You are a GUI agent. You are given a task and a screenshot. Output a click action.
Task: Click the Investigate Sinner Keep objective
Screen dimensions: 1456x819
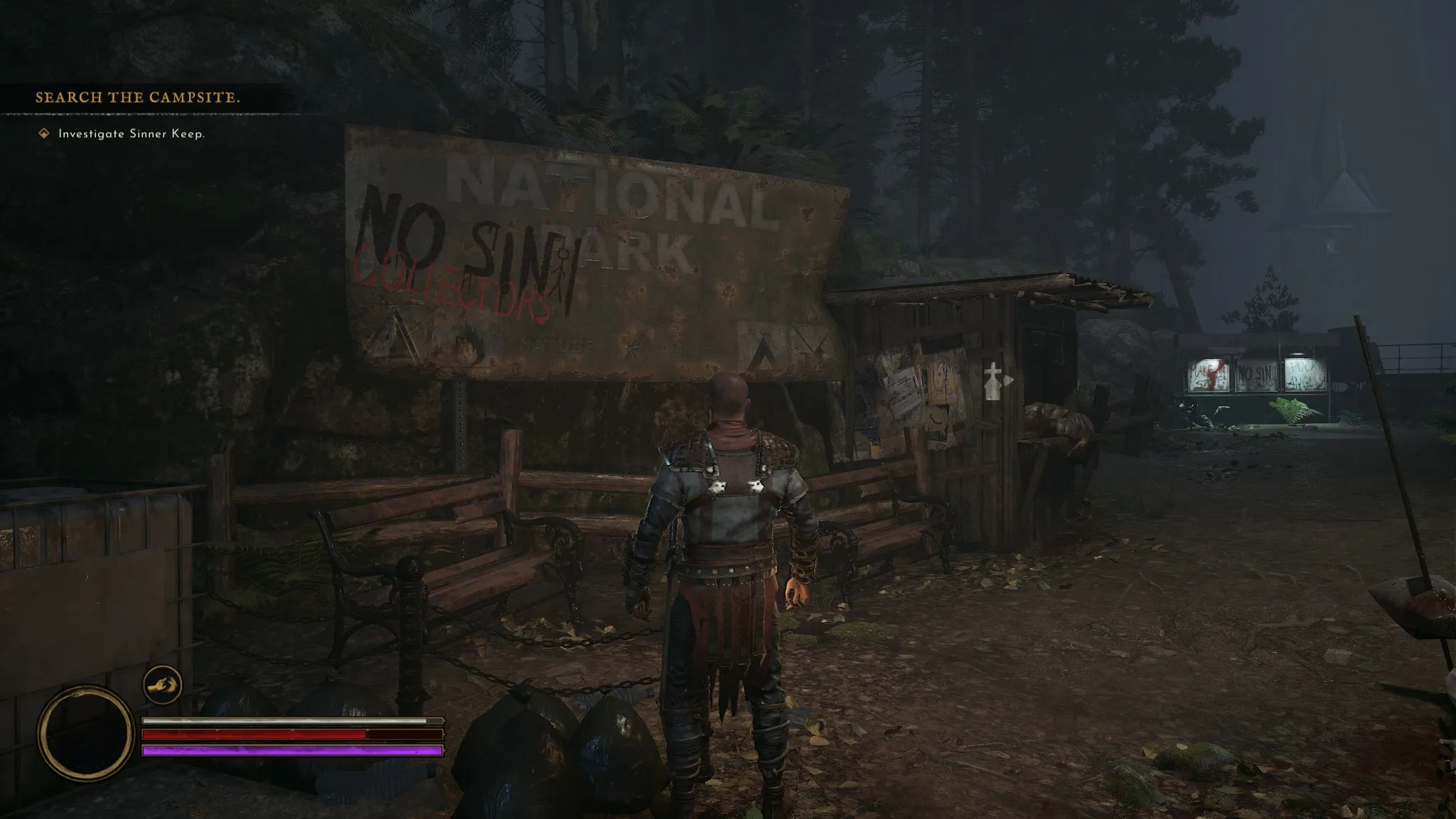click(x=131, y=134)
